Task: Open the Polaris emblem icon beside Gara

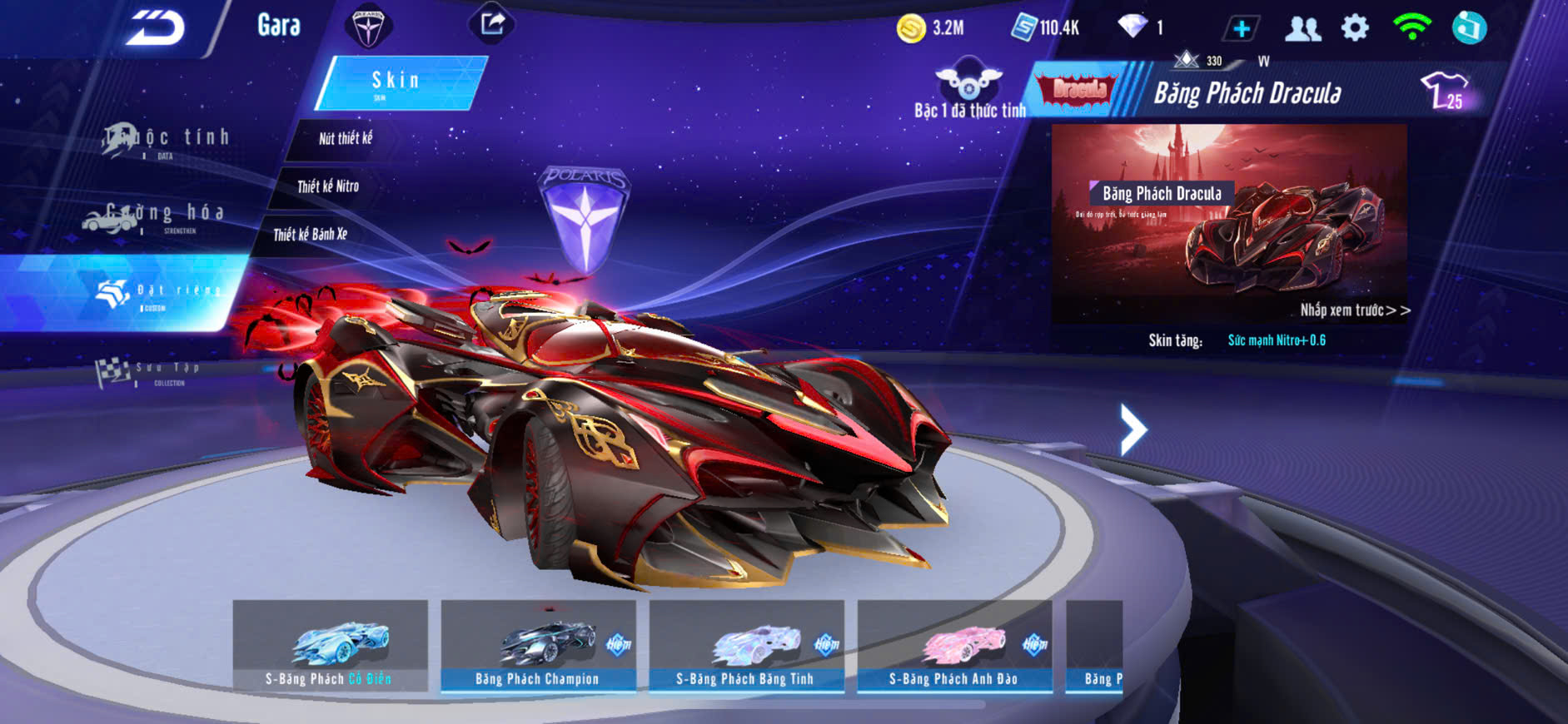Action: (368, 26)
